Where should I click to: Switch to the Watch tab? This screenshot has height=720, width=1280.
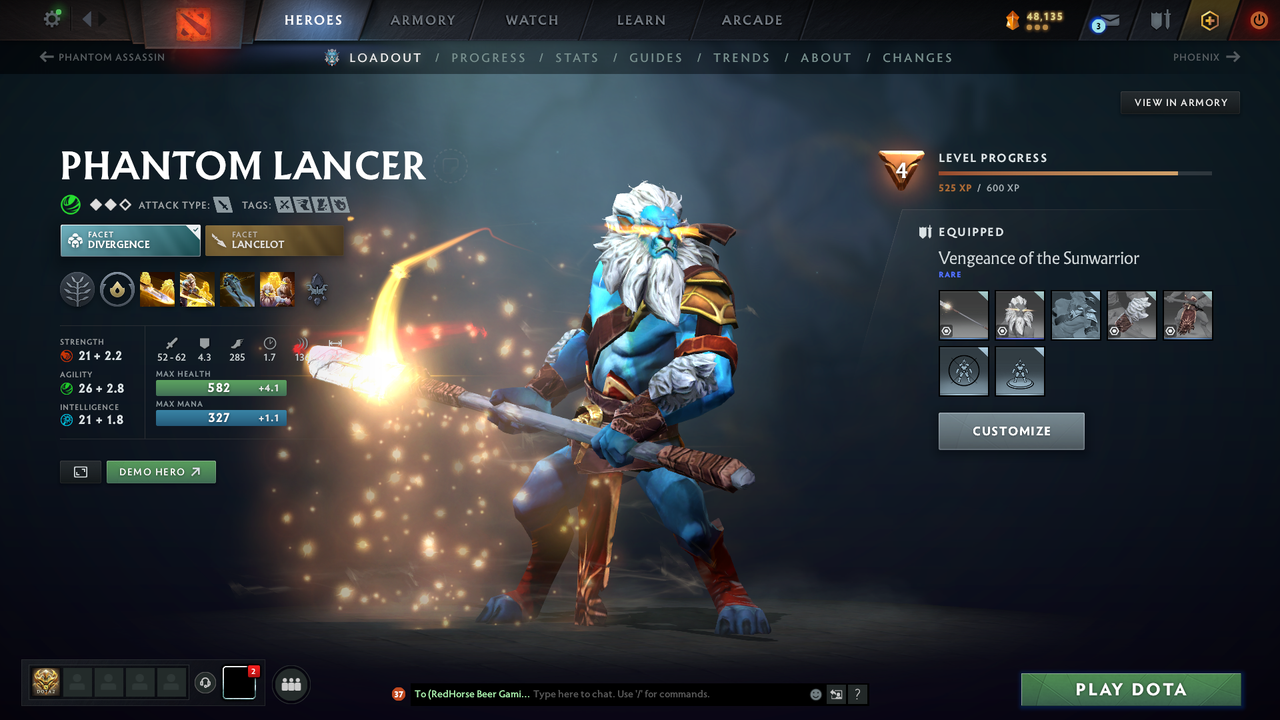click(x=531, y=20)
